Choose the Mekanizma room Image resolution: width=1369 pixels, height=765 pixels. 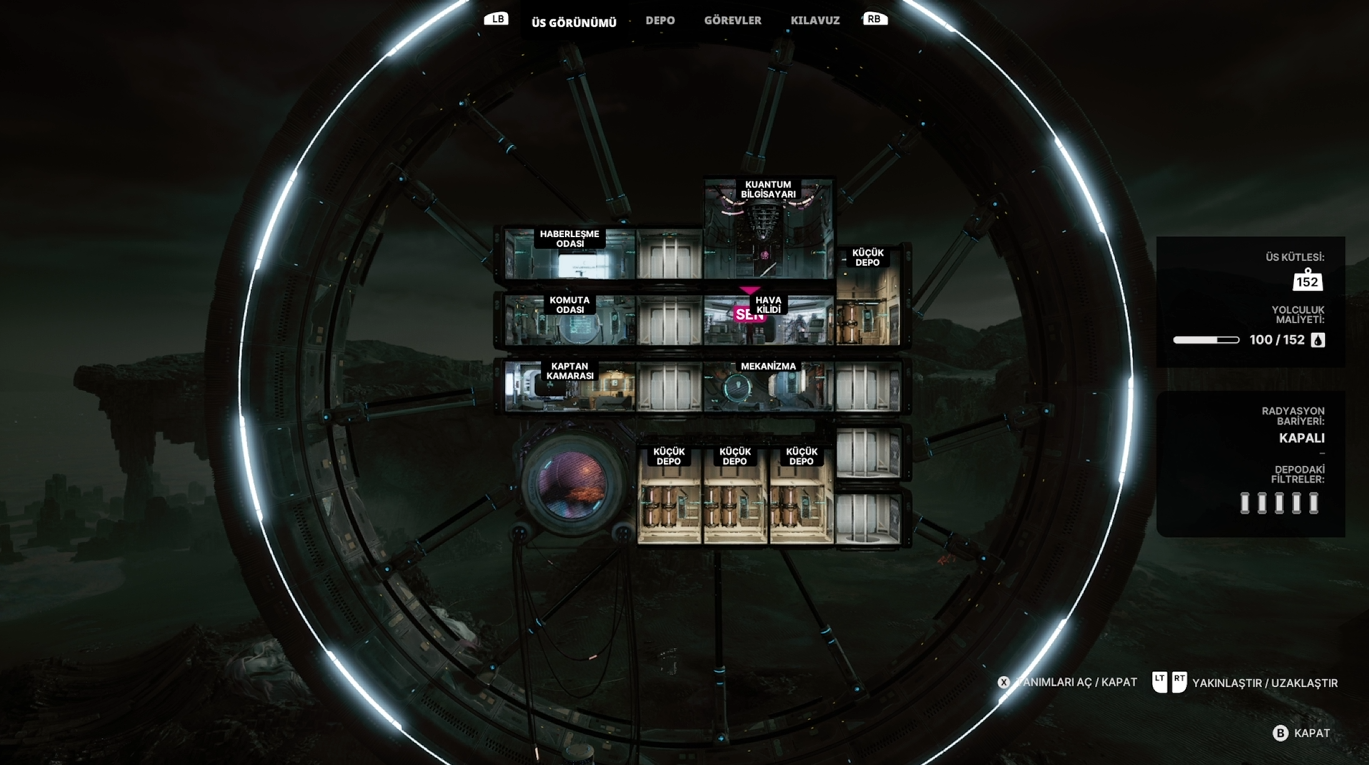tap(768, 386)
